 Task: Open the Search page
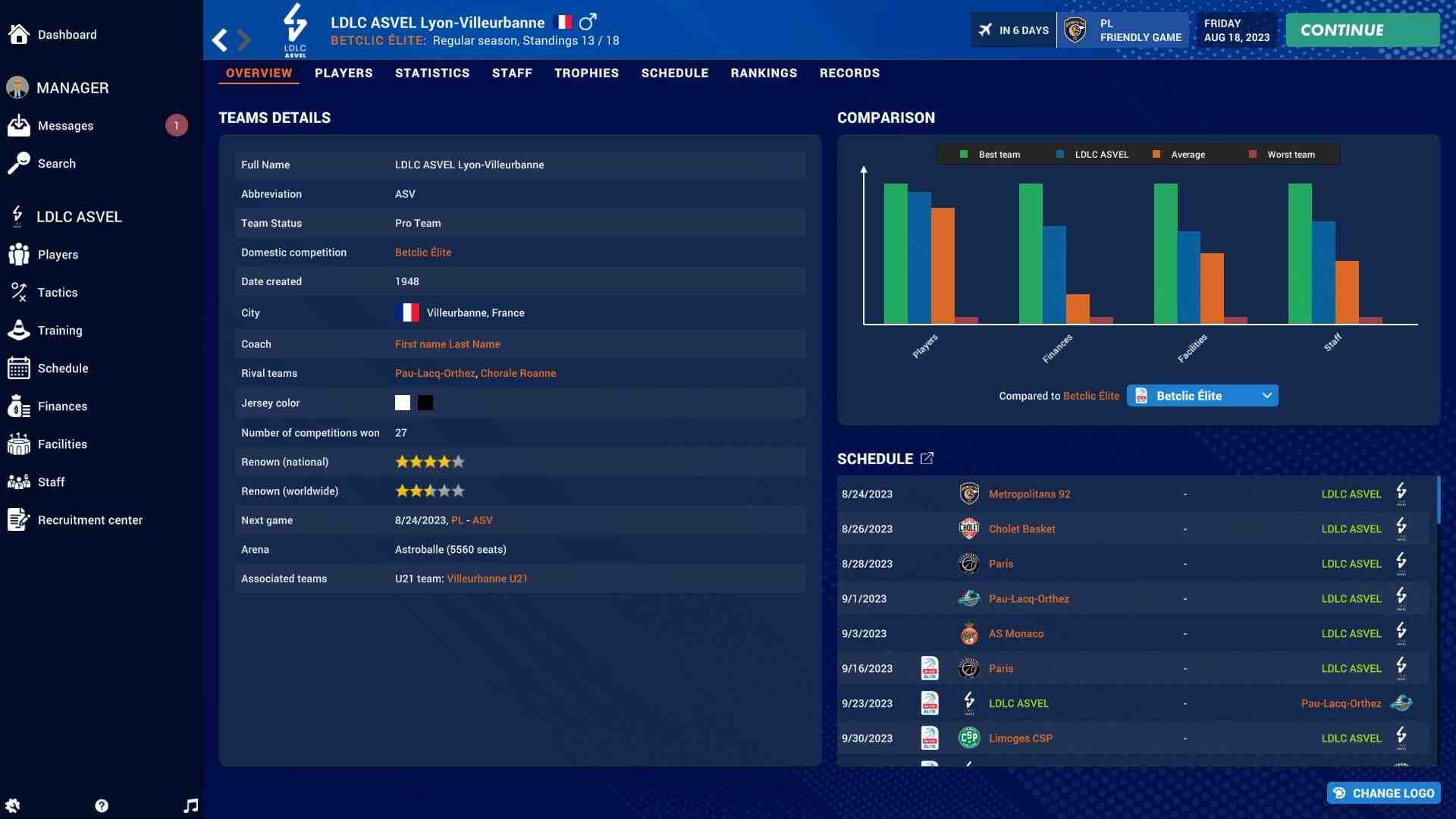[x=56, y=164]
